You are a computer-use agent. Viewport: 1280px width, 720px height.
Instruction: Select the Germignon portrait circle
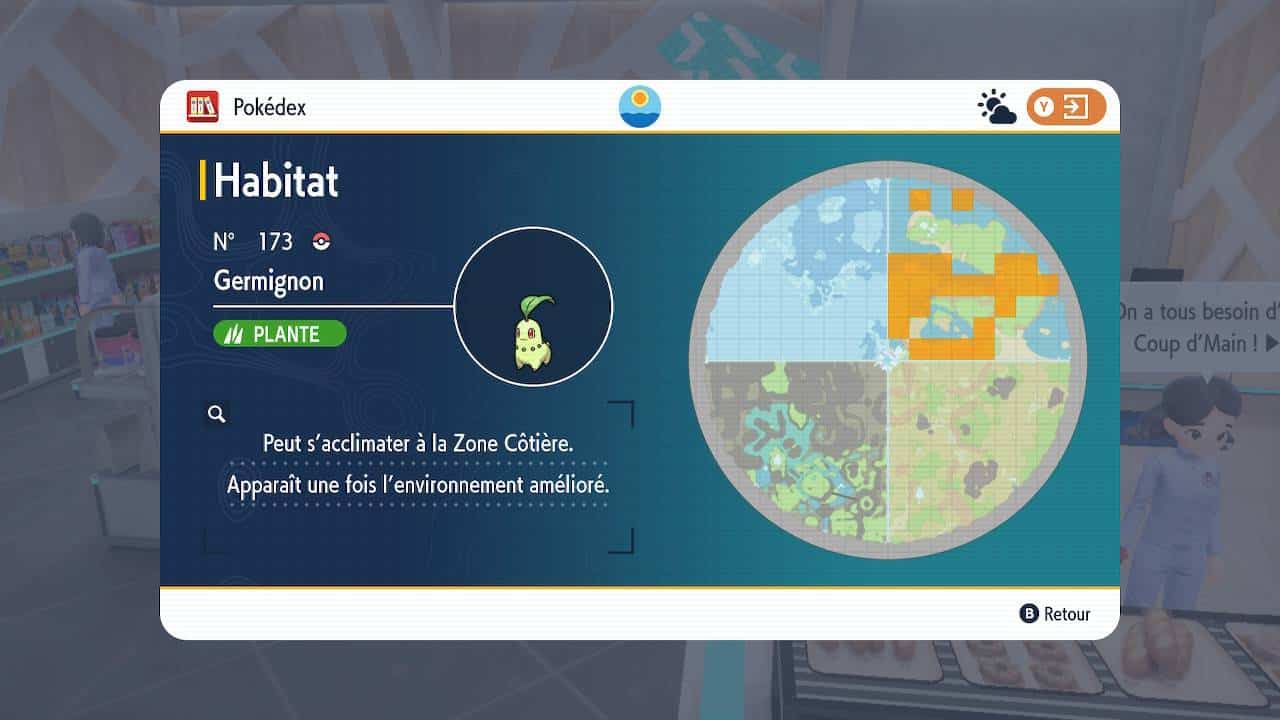[x=533, y=307]
